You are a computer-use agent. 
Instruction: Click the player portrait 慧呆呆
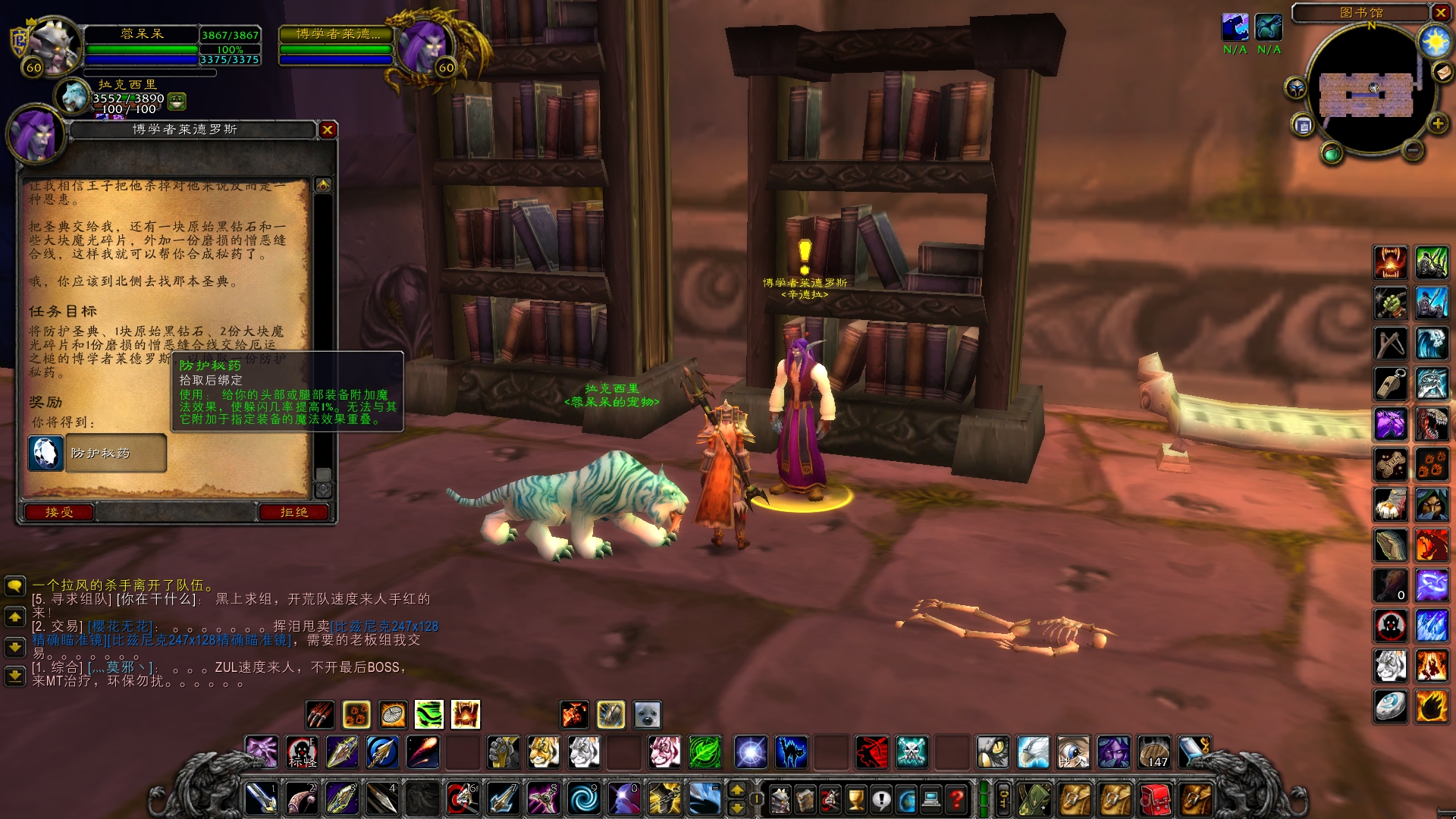pyautogui.click(x=53, y=44)
